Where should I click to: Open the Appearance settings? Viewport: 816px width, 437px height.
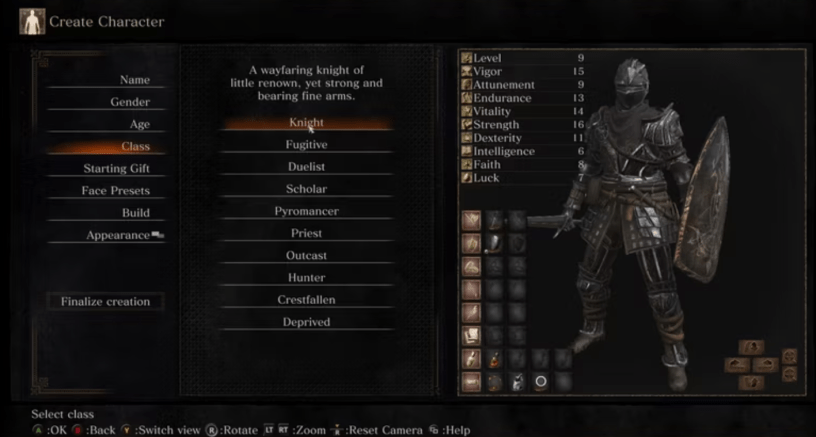(x=118, y=235)
